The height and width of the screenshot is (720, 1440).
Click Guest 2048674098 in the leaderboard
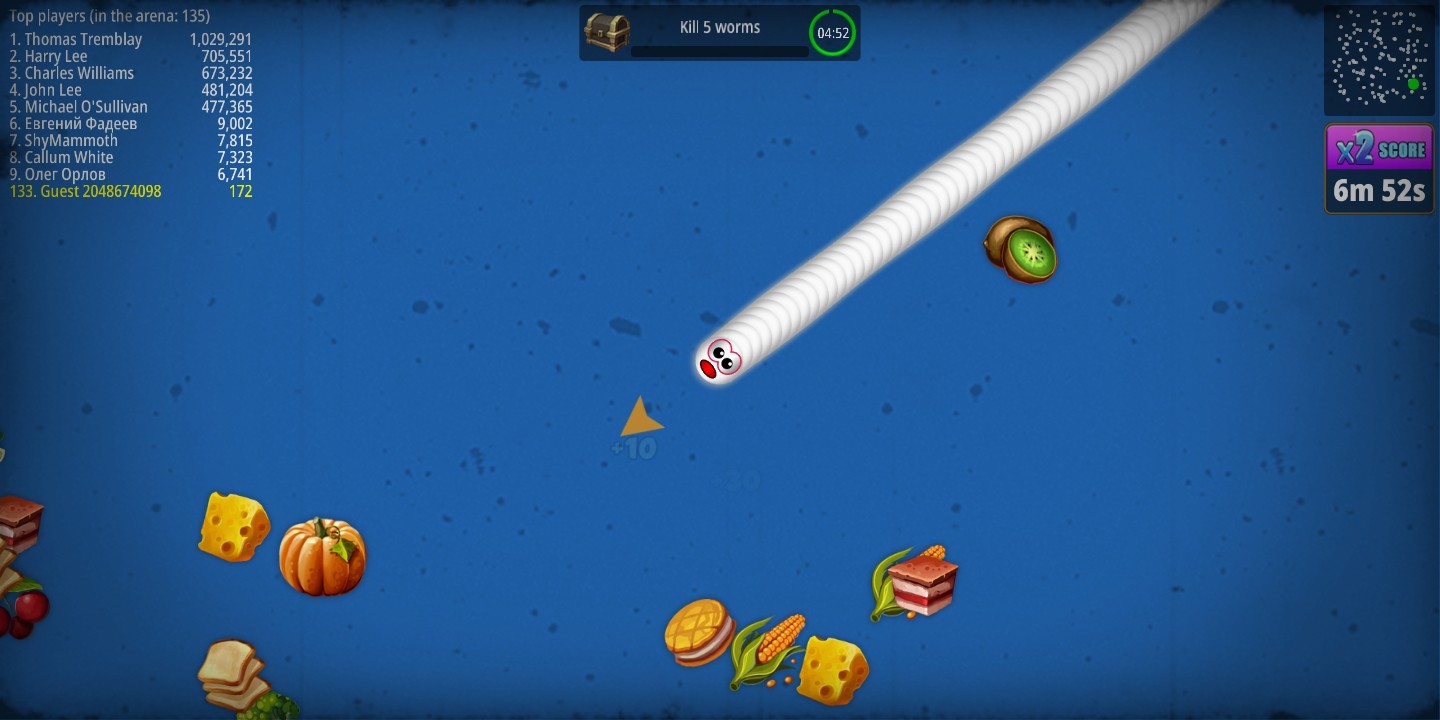[83, 191]
